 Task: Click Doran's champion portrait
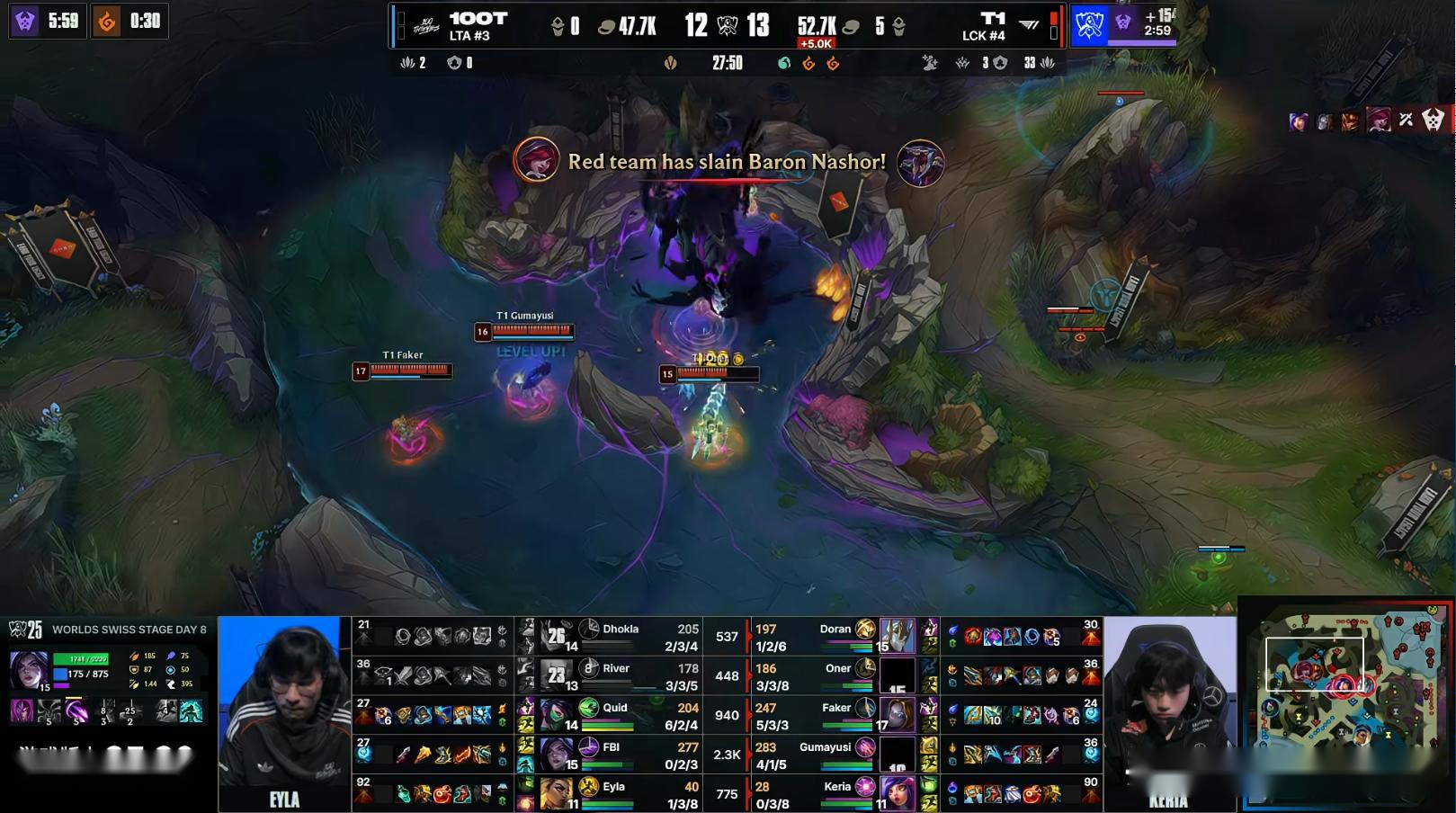click(x=897, y=636)
